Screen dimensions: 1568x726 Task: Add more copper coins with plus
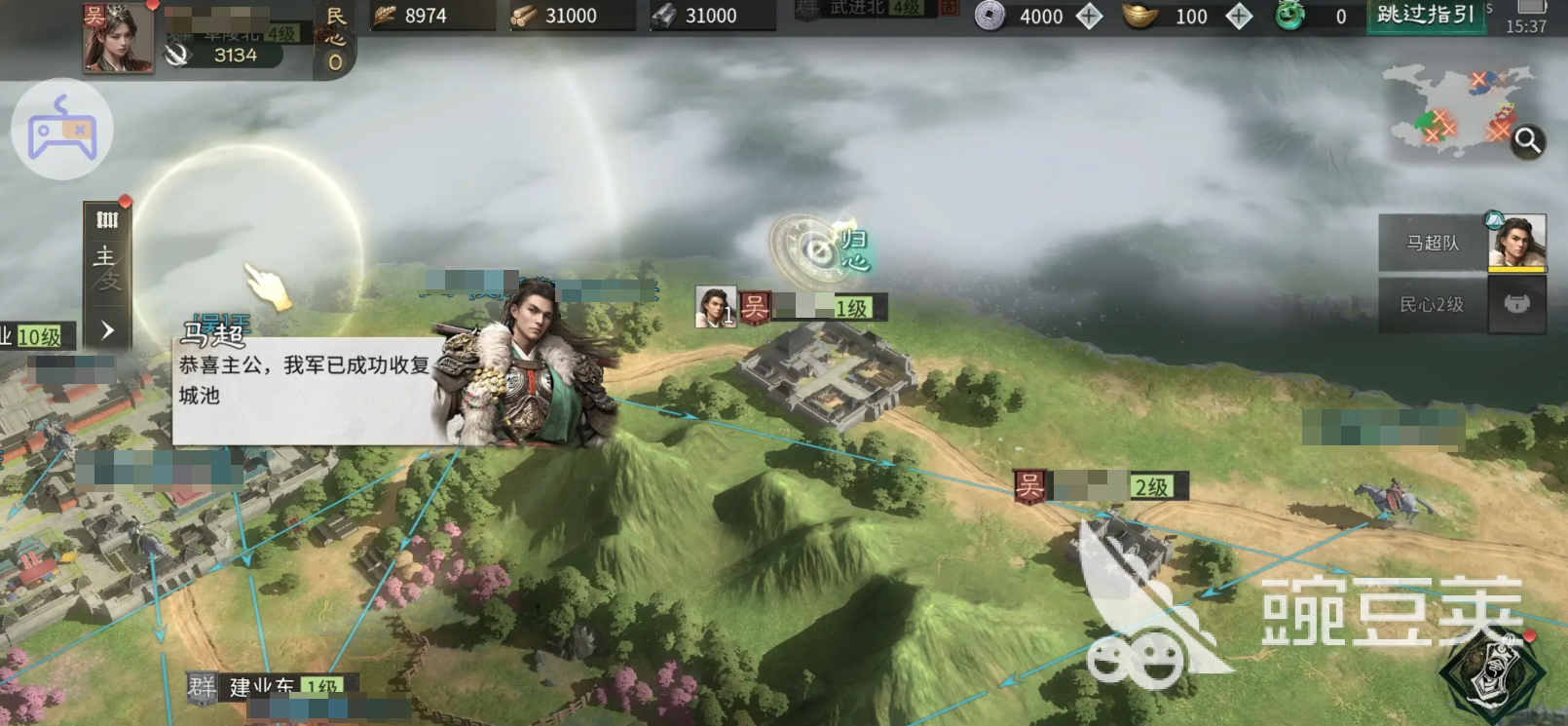tap(1089, 16)
